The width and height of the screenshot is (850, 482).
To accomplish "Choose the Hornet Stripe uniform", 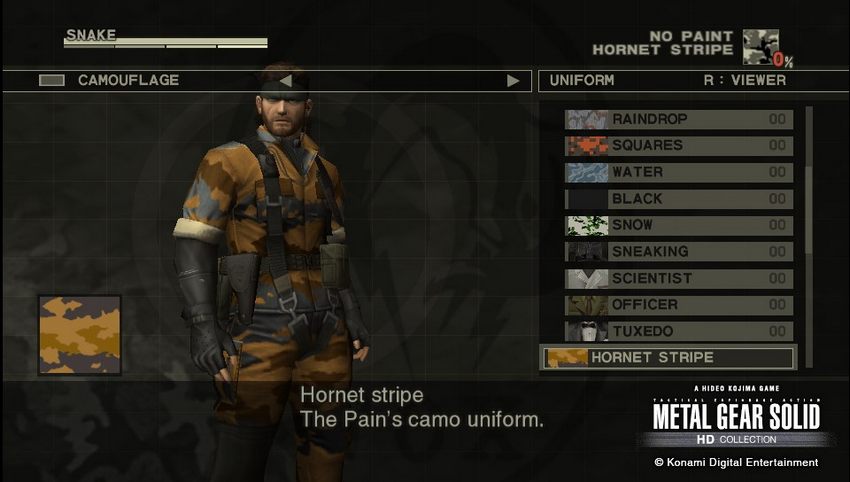I will pos(667,358).
